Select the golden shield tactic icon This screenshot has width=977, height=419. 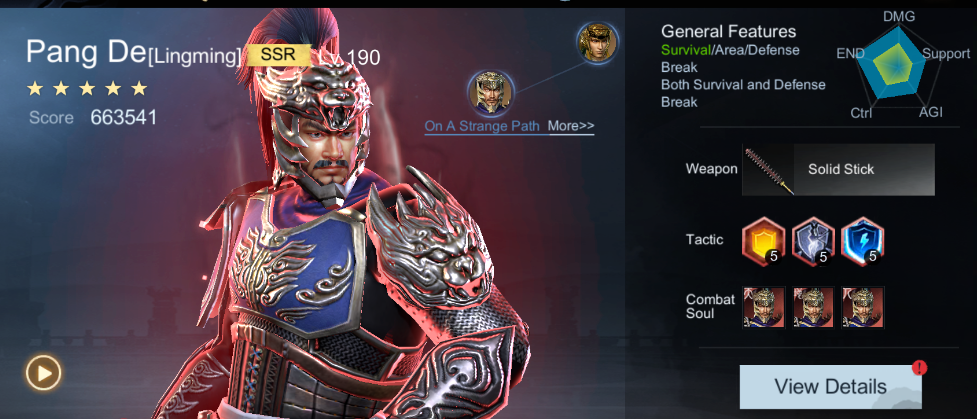point(762,240)
